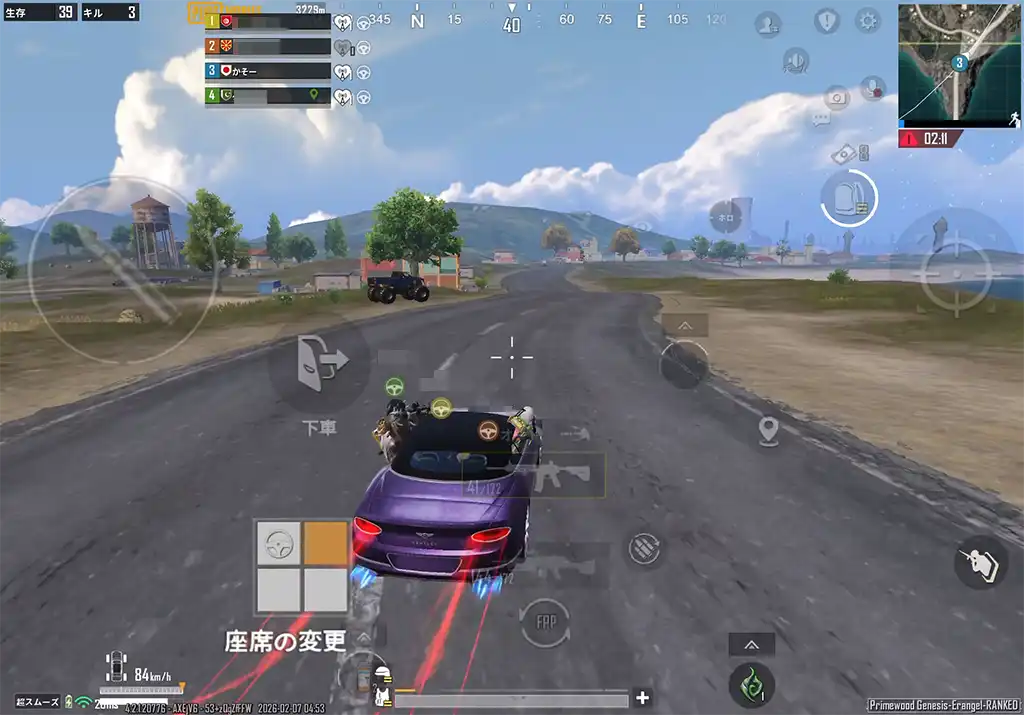Switch to the driver seat with steering wheel
The width and height of the screenshot is (1024, 715).
click(x=279, y=544)
